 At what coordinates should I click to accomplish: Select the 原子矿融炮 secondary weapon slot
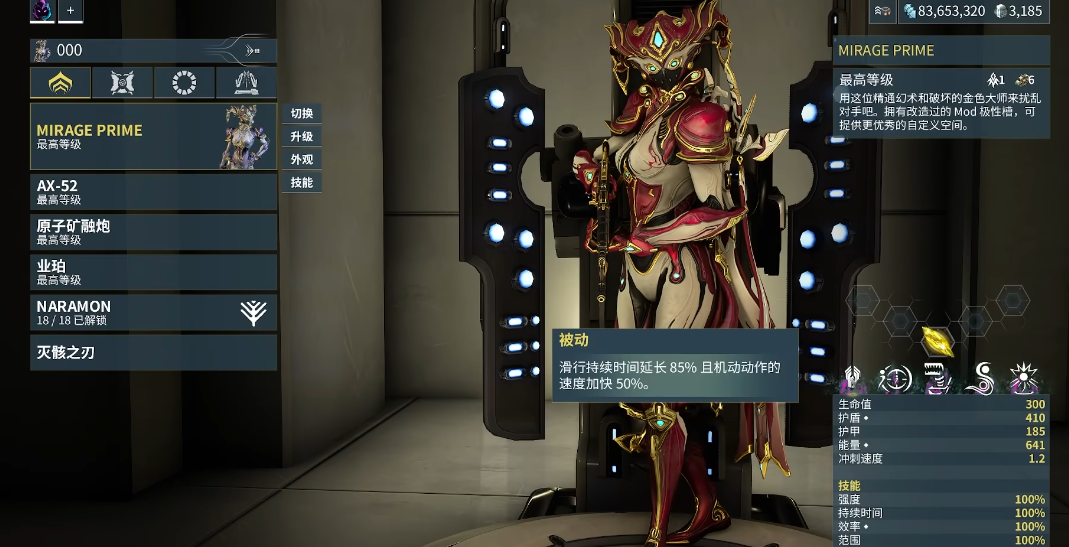tap(153, 232)
